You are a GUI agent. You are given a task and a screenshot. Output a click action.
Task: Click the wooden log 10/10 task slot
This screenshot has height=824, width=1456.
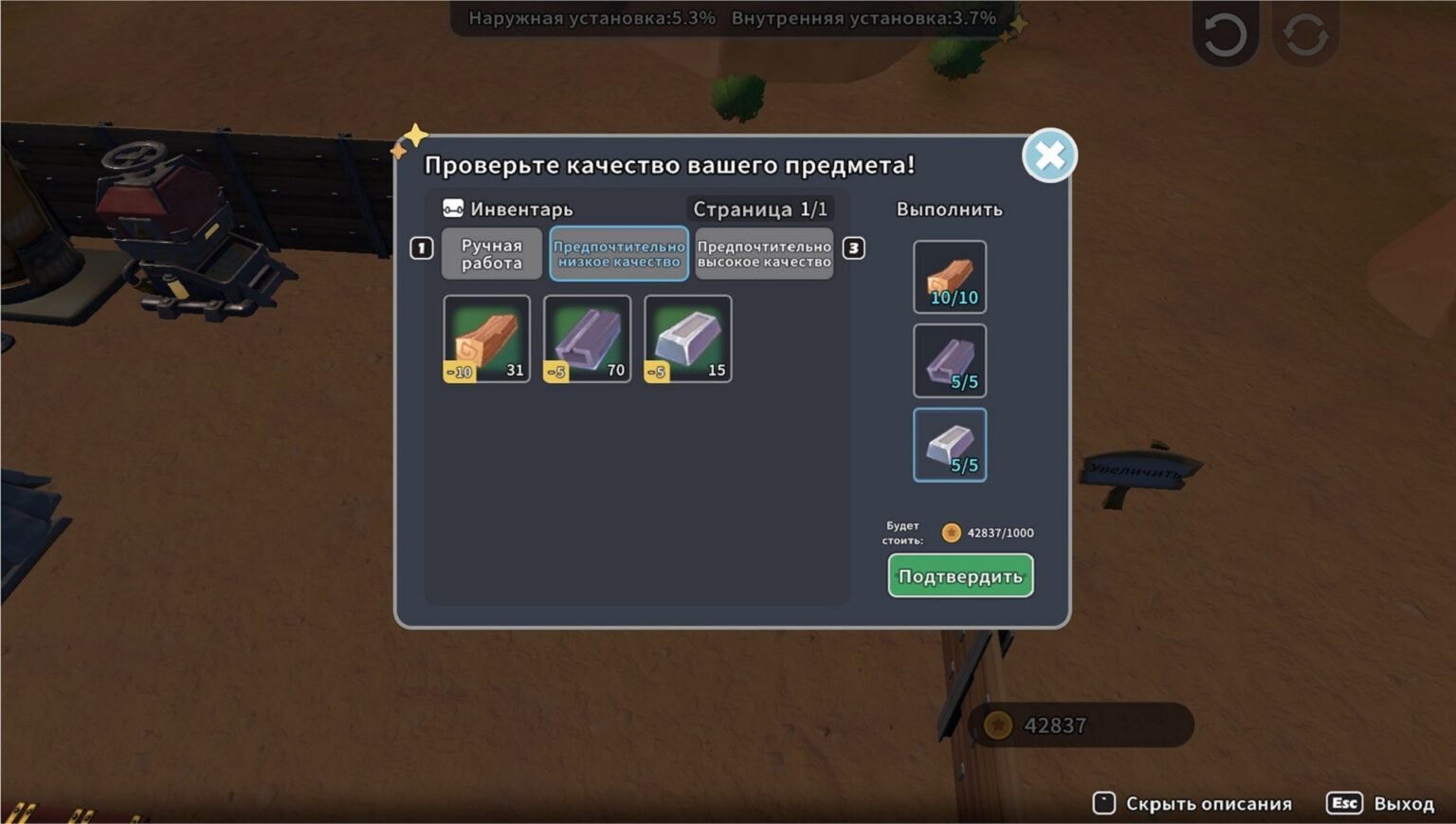pos(950,276)
